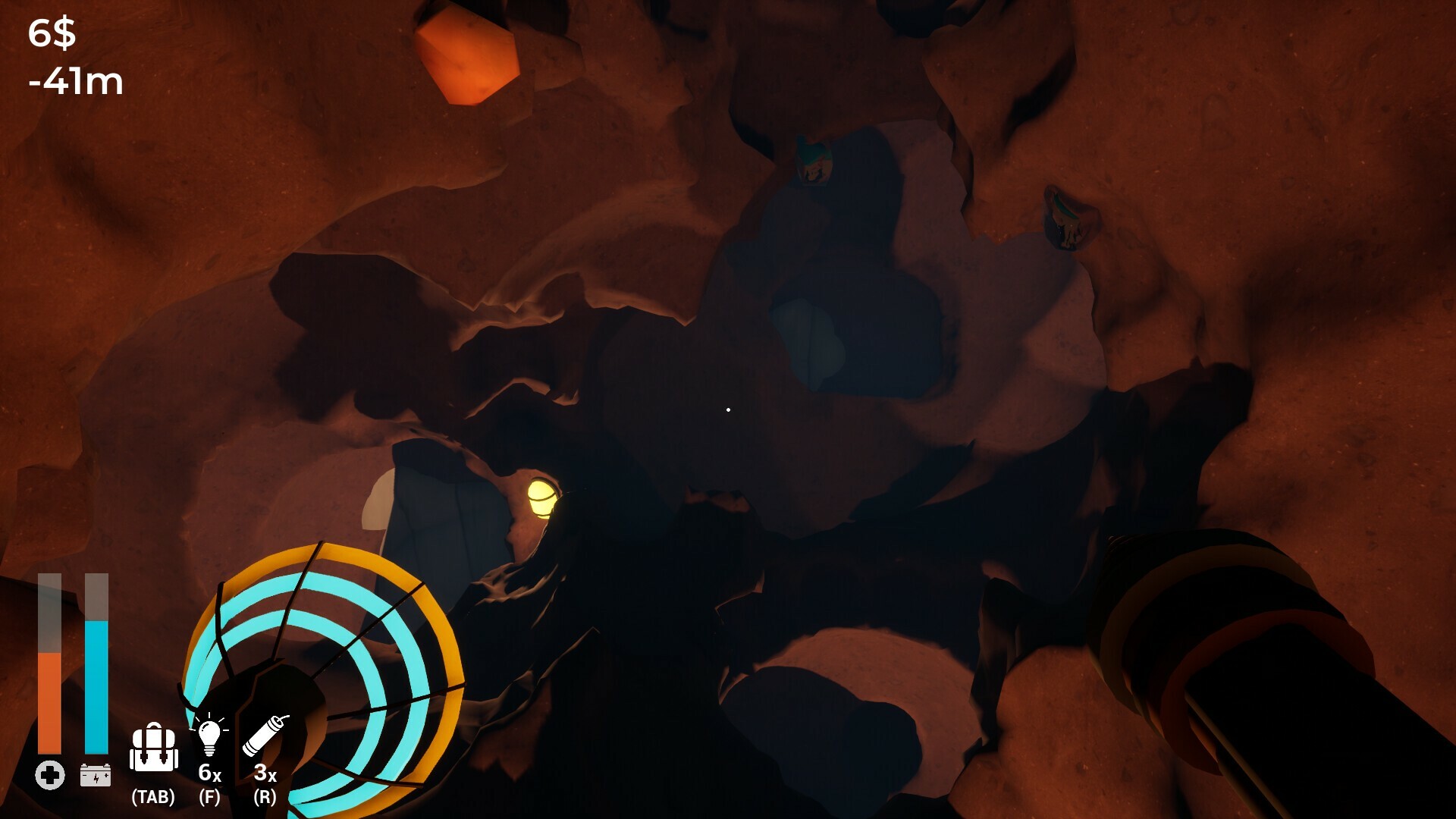Screen dimensions: 1456x819
Task: Click the 6x flare count label
Action: [x=209, y=773]
